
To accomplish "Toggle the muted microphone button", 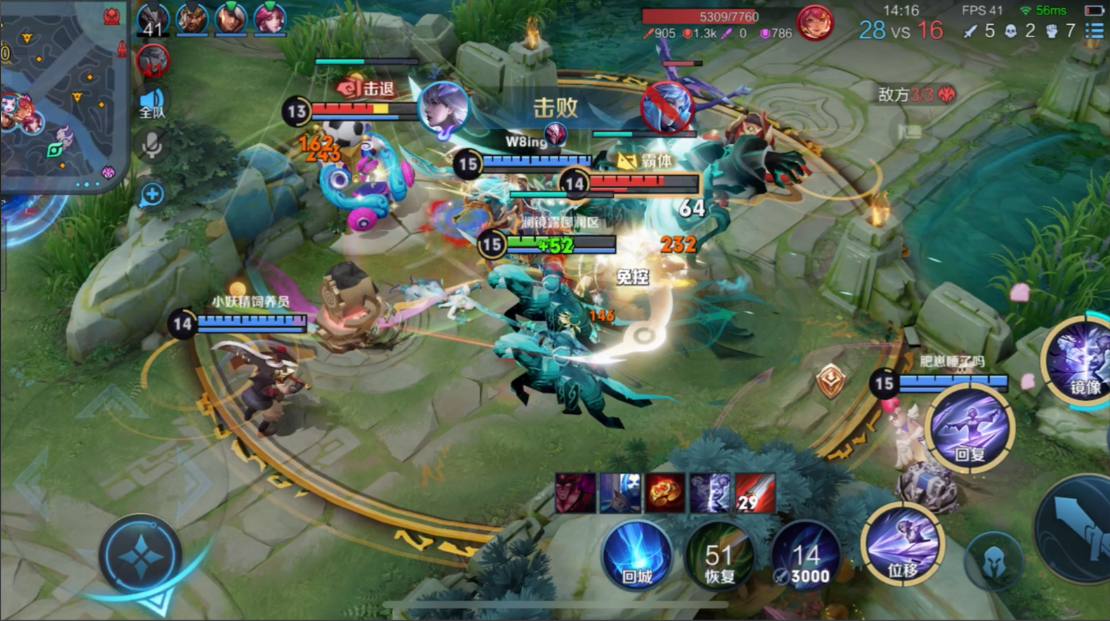I will [152, 147].
